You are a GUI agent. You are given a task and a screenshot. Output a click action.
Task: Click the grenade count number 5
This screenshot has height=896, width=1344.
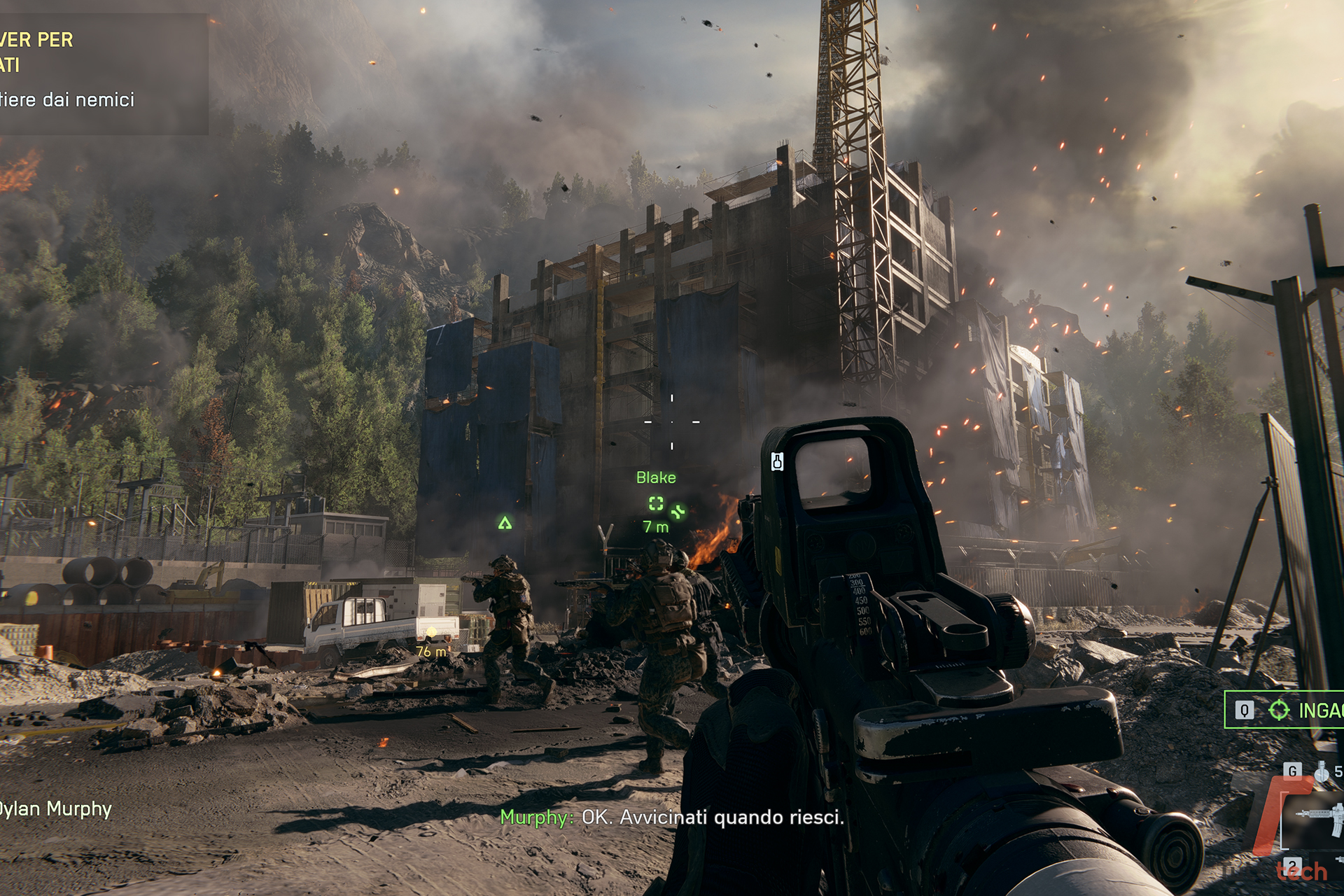coord(1339,771)
